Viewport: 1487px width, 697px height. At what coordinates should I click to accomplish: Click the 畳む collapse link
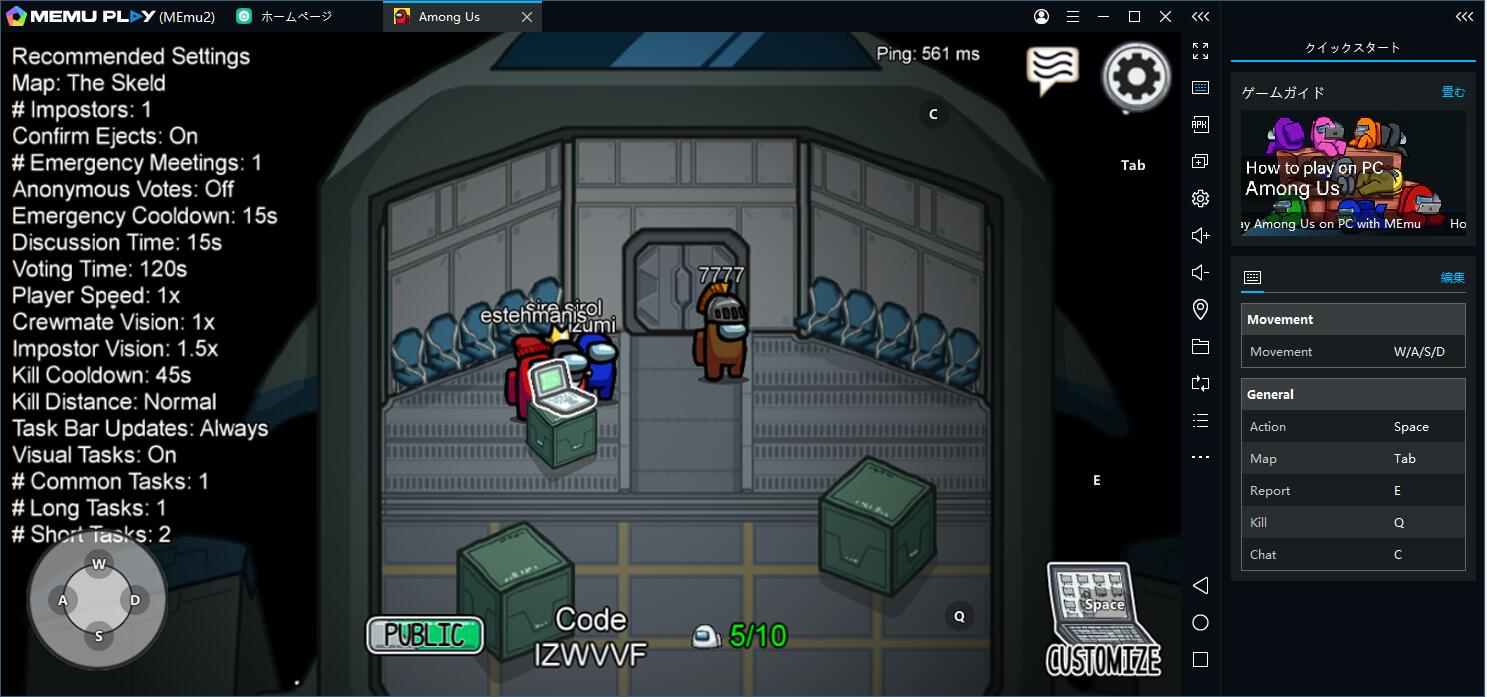click(x=1453, y=92)
